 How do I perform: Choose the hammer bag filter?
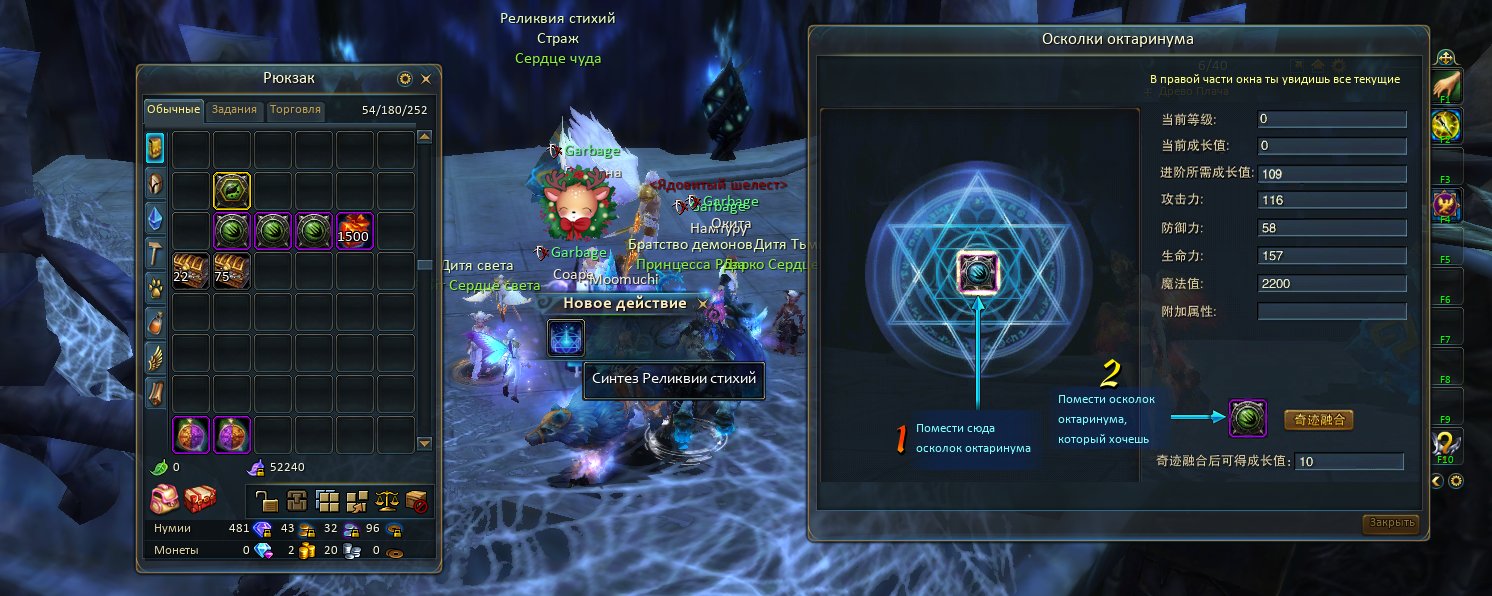[156, 252]
